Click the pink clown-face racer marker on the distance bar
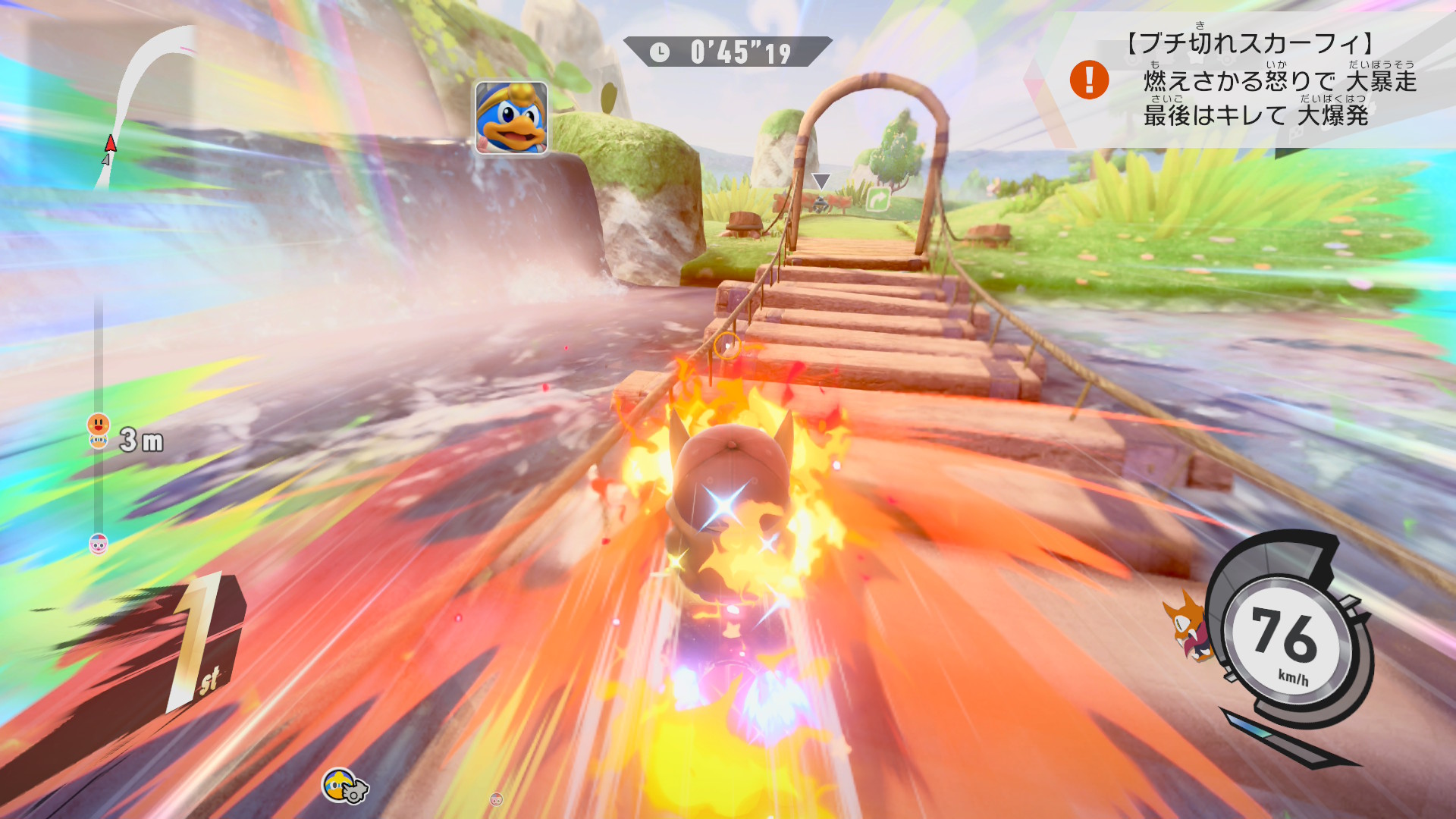The width and height of the screenshot is (1456, 819). pyautogui.click(x=99, y=544)
